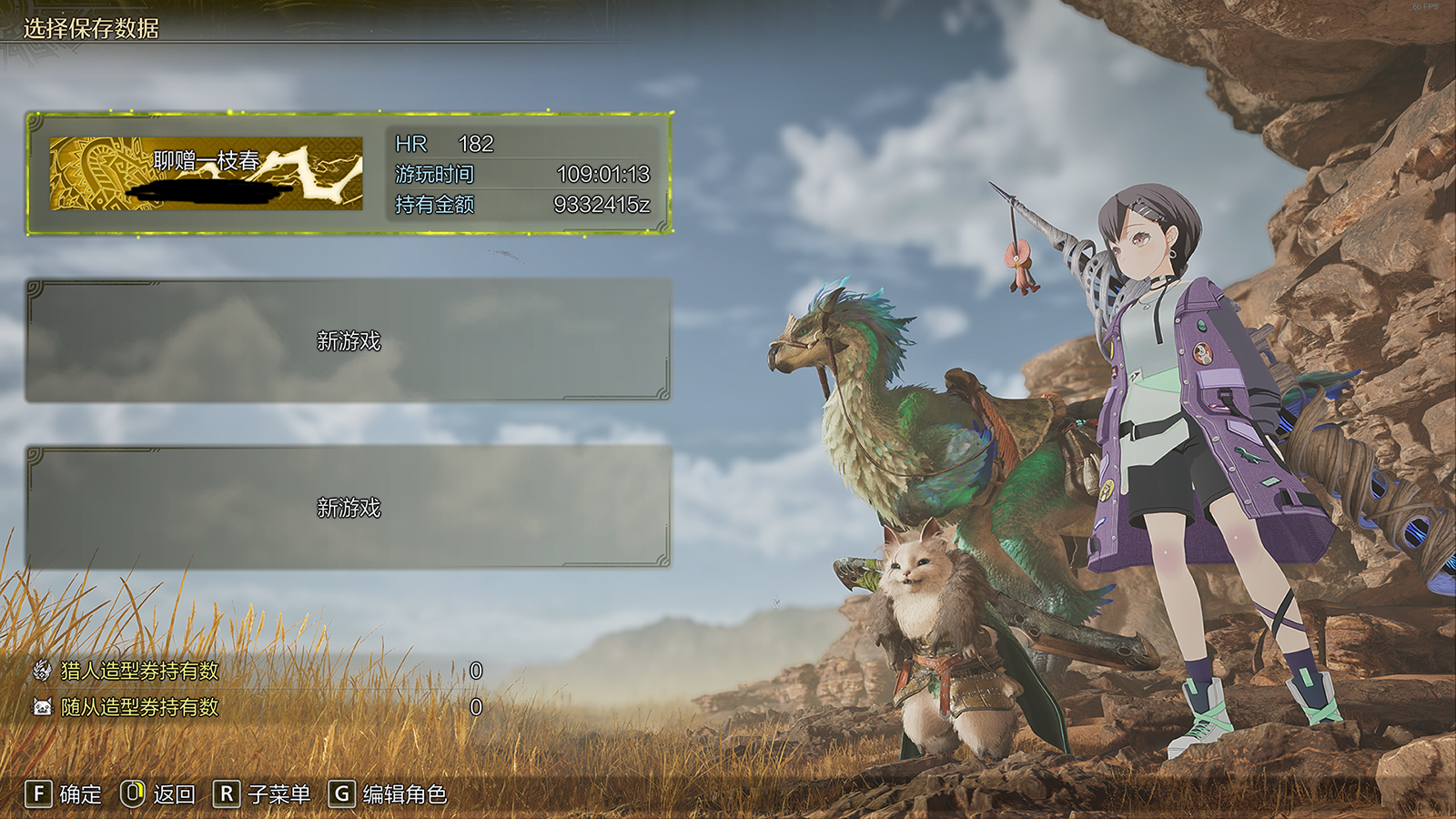Click the F key prompt icon
Viewport: 1456px width, 819px height.
click(x=38, y=794)
